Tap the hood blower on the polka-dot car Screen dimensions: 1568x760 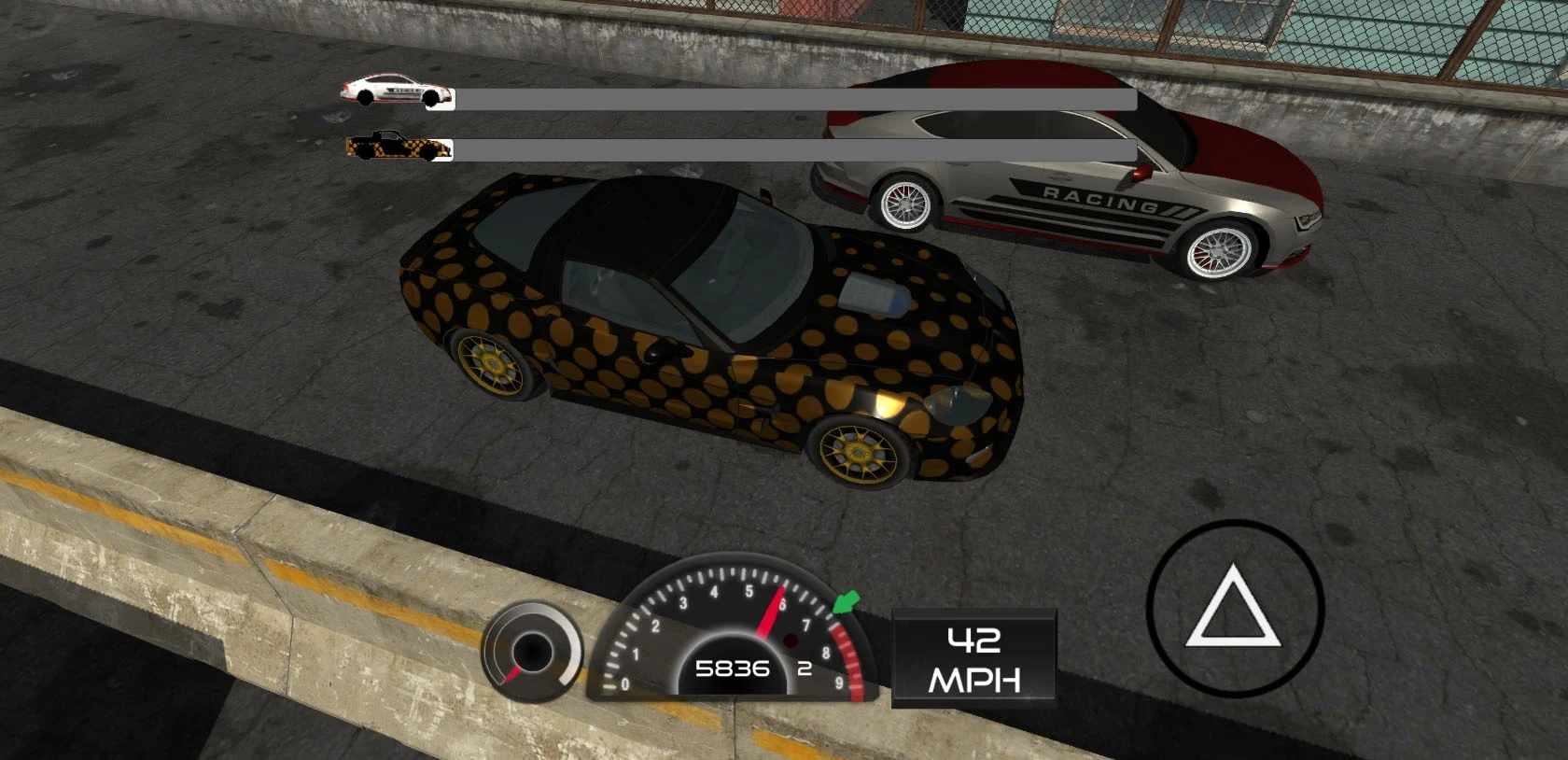(870, 294)
